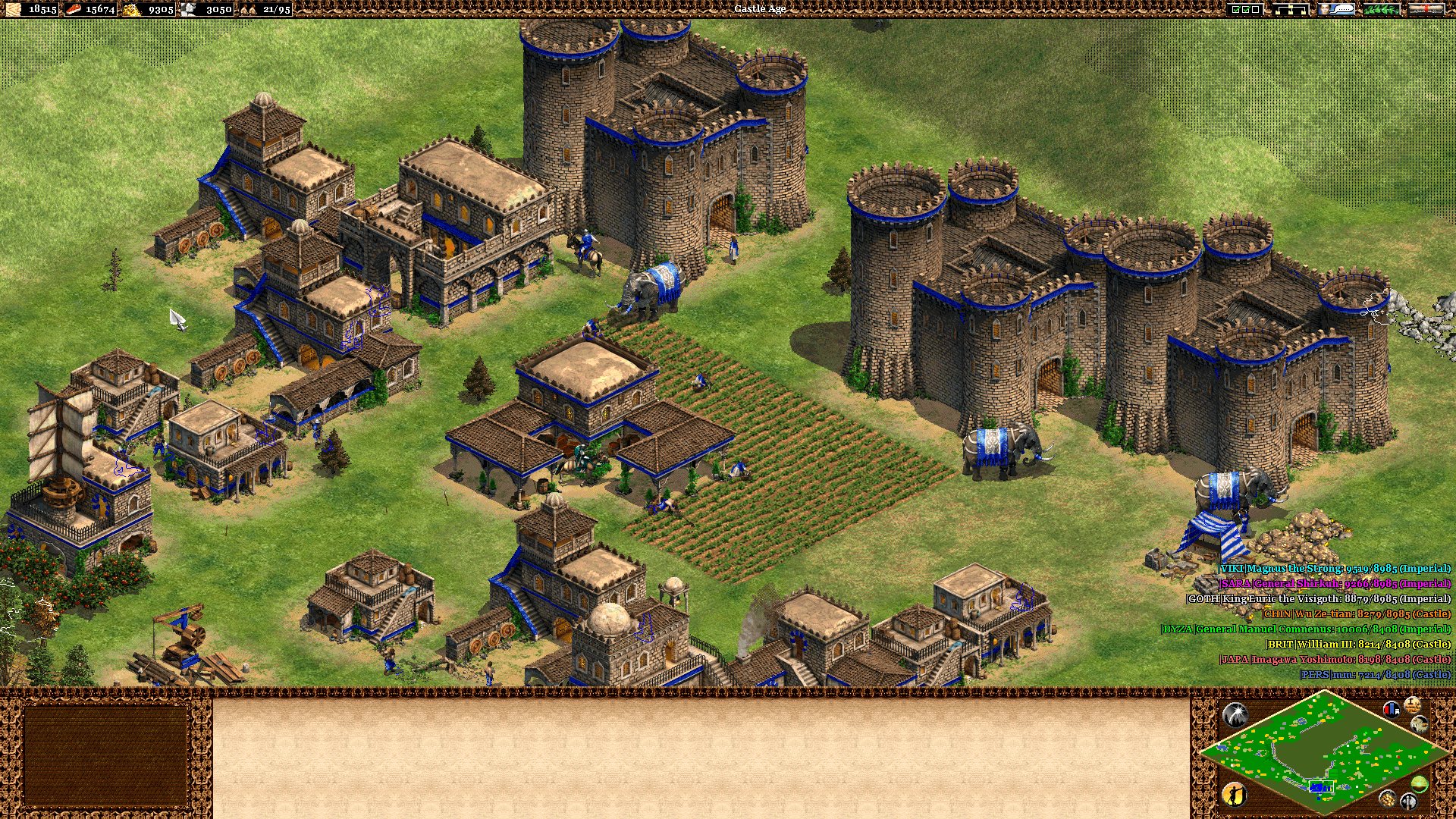The height and width of the screenshot is (819, 1456).
Task: Switch minimap to normal mode globe
Action: point(1419,783)
